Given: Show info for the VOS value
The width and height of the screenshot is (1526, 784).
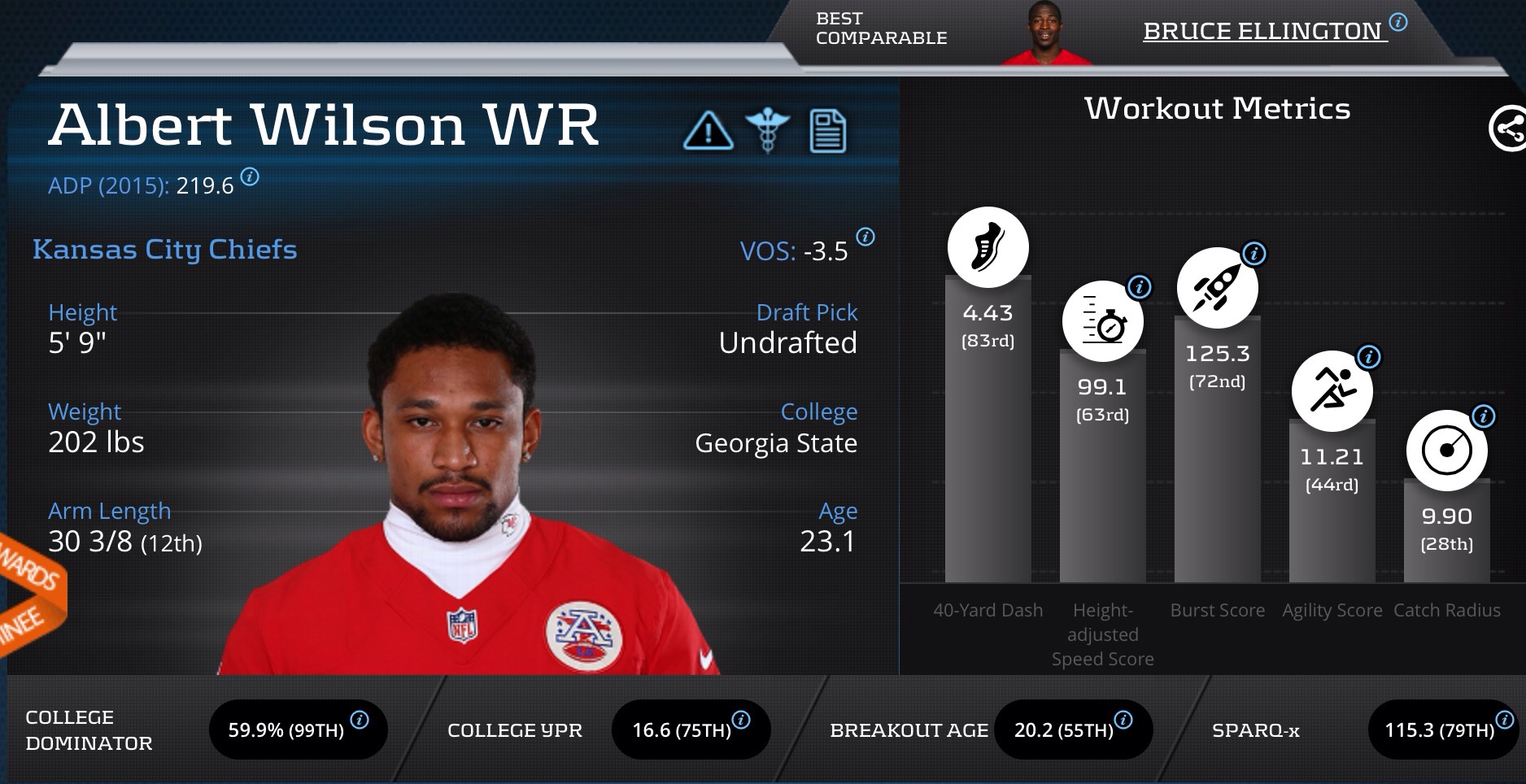Looking at the screenshot, I should pyautogui.click(x=865, y=237).
